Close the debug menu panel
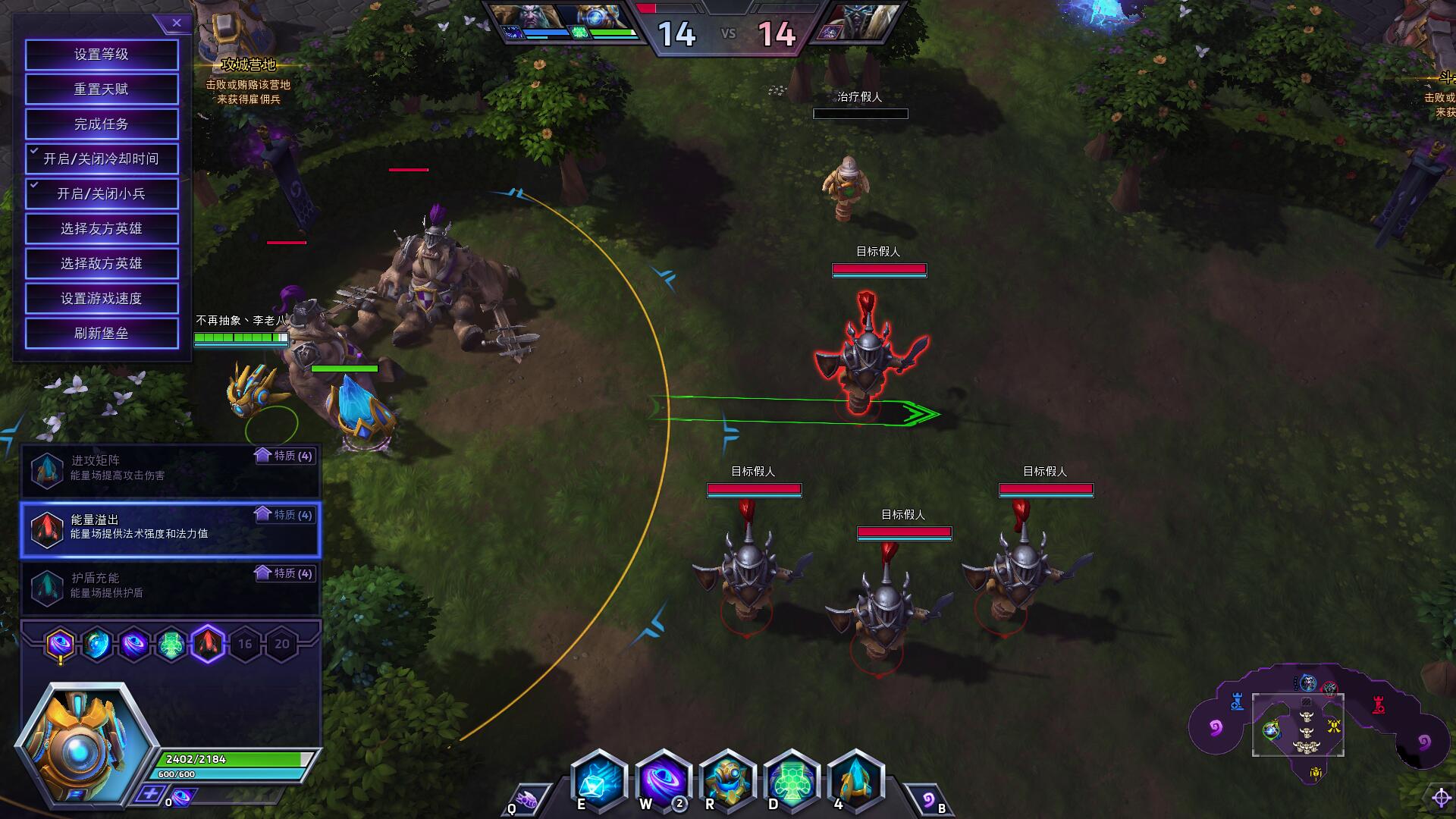Image resolution: width=1456 pixels, height=819 pixels. click(x=177, y=24)
